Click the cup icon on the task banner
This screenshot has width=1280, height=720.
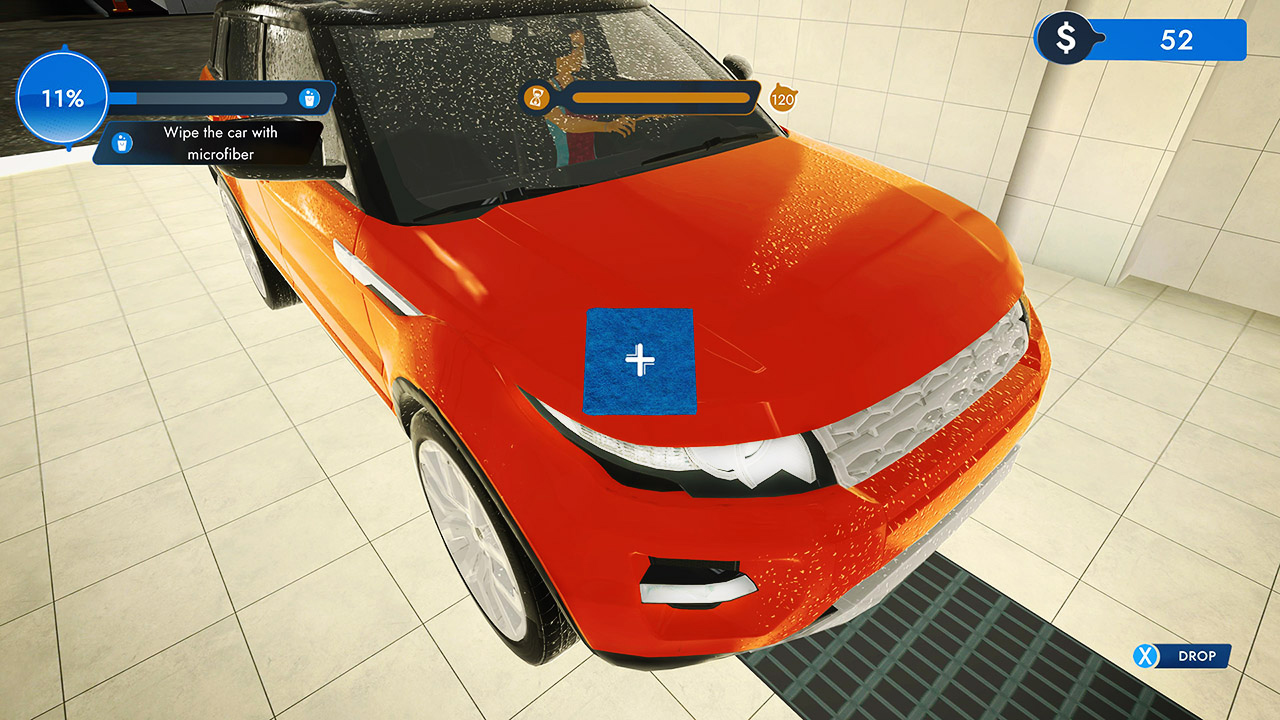tap(123, 144)
